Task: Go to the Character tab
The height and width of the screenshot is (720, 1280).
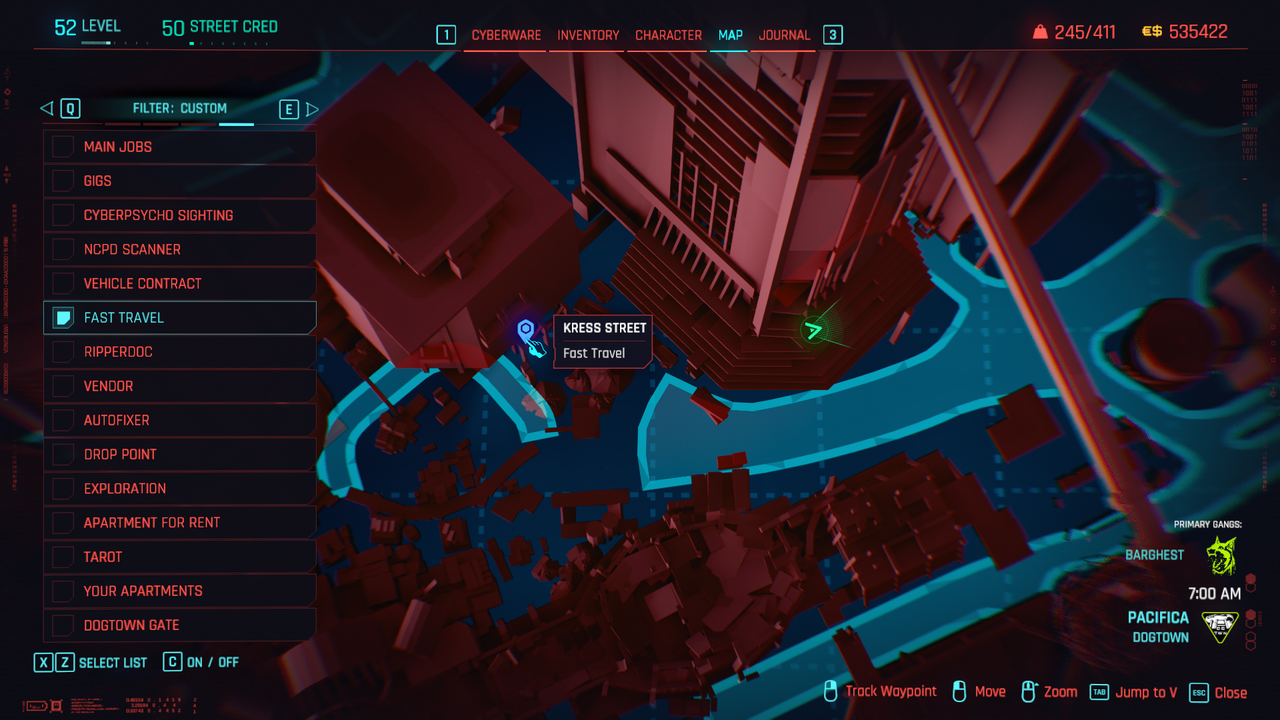Action: (x=668, y=35)
